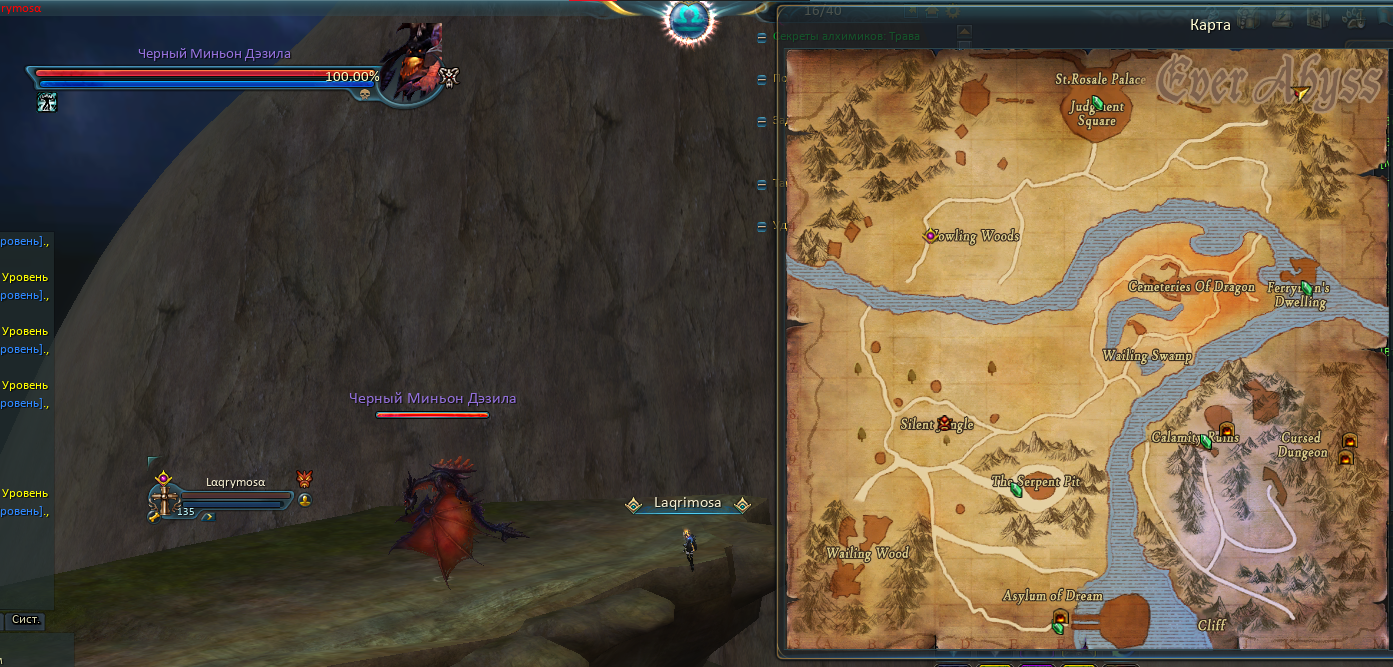
Task: Select the red Silent Jungle map marker
Action: [943, 422]
